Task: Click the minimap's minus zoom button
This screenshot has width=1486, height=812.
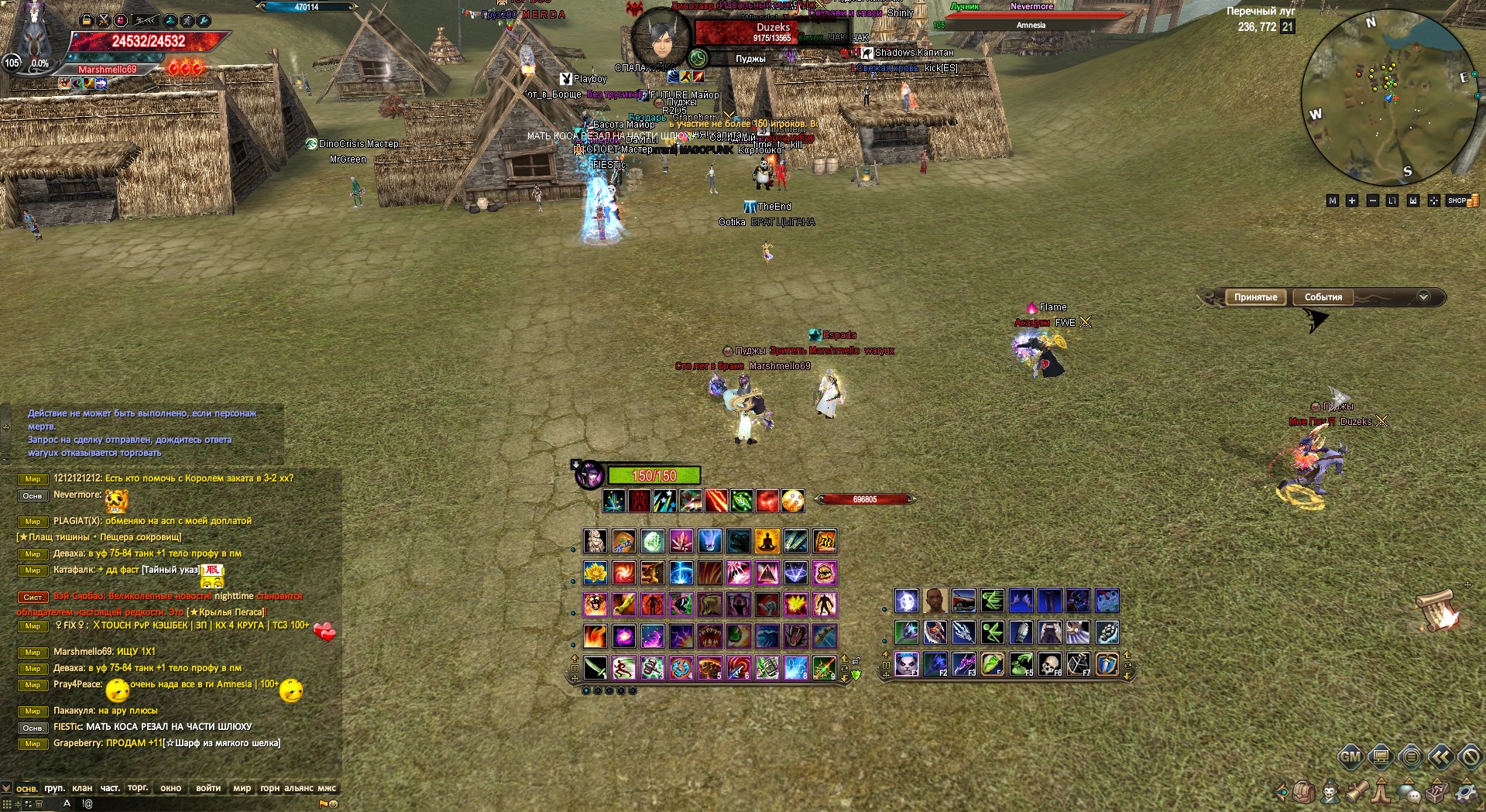Action: pyautogui.click(x=1372, y=200)
